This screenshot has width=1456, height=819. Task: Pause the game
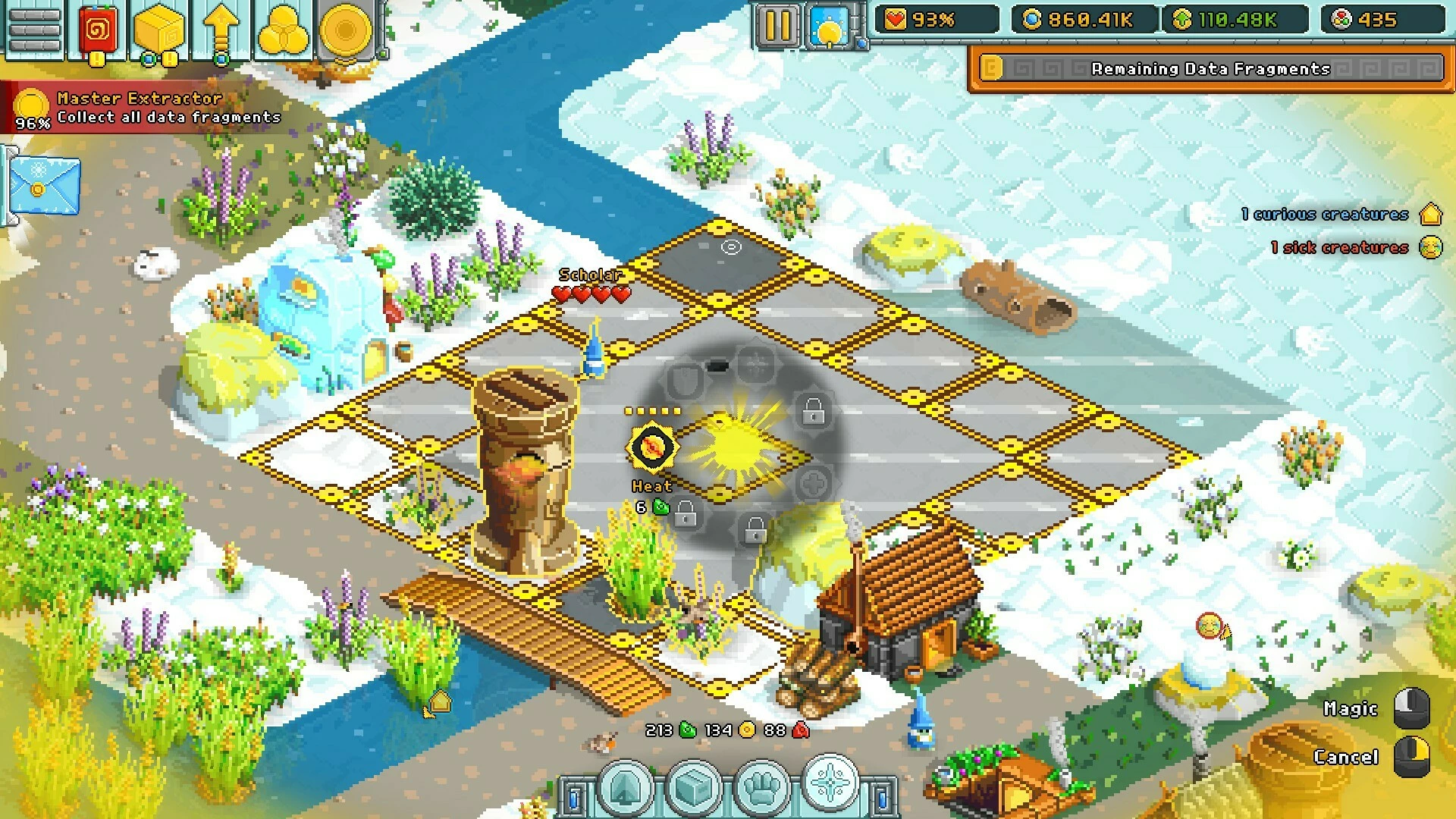(x=777, y=24)
